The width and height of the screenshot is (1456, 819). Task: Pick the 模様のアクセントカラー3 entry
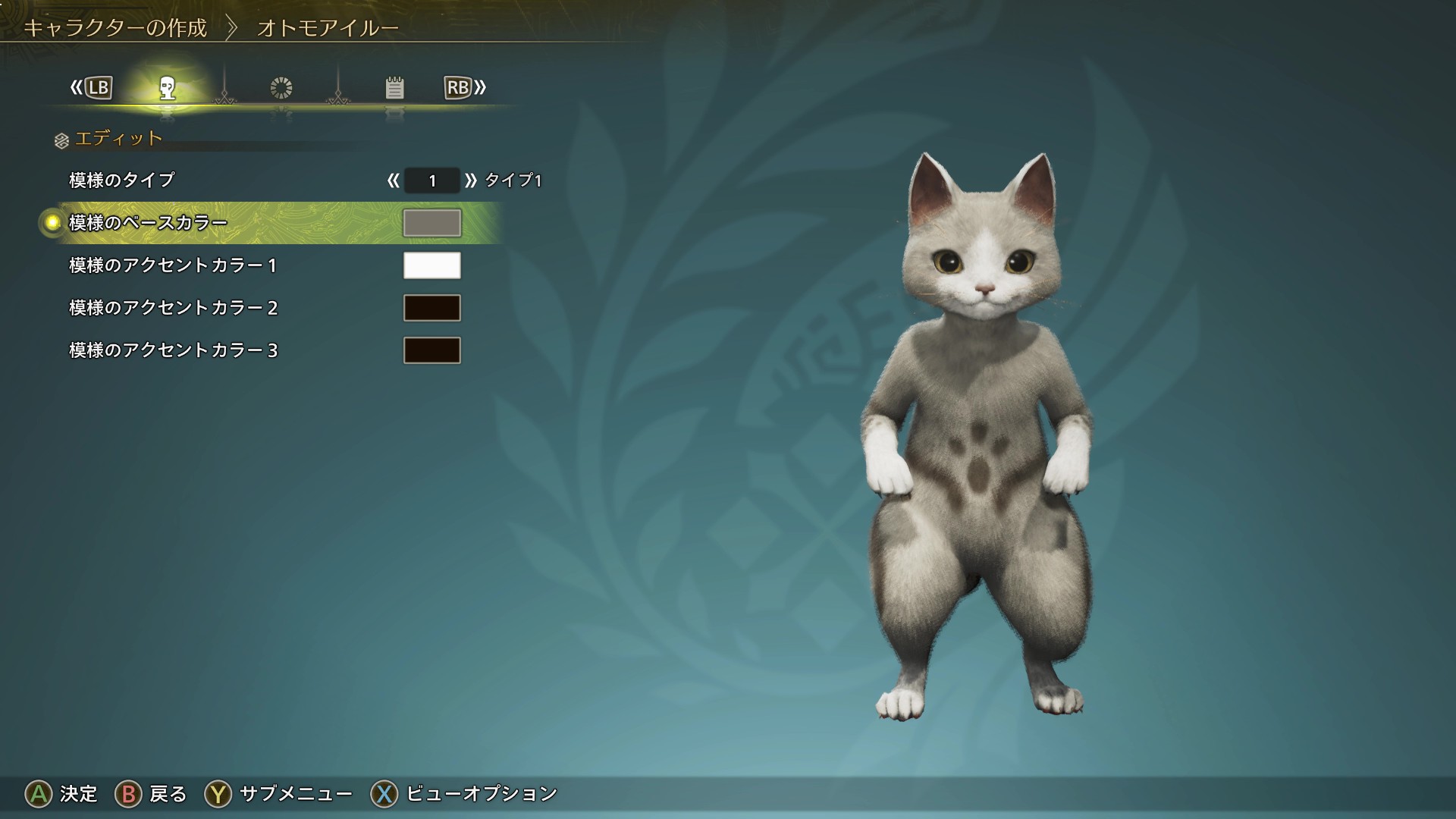pyautogui.click(x=173, y=350)
